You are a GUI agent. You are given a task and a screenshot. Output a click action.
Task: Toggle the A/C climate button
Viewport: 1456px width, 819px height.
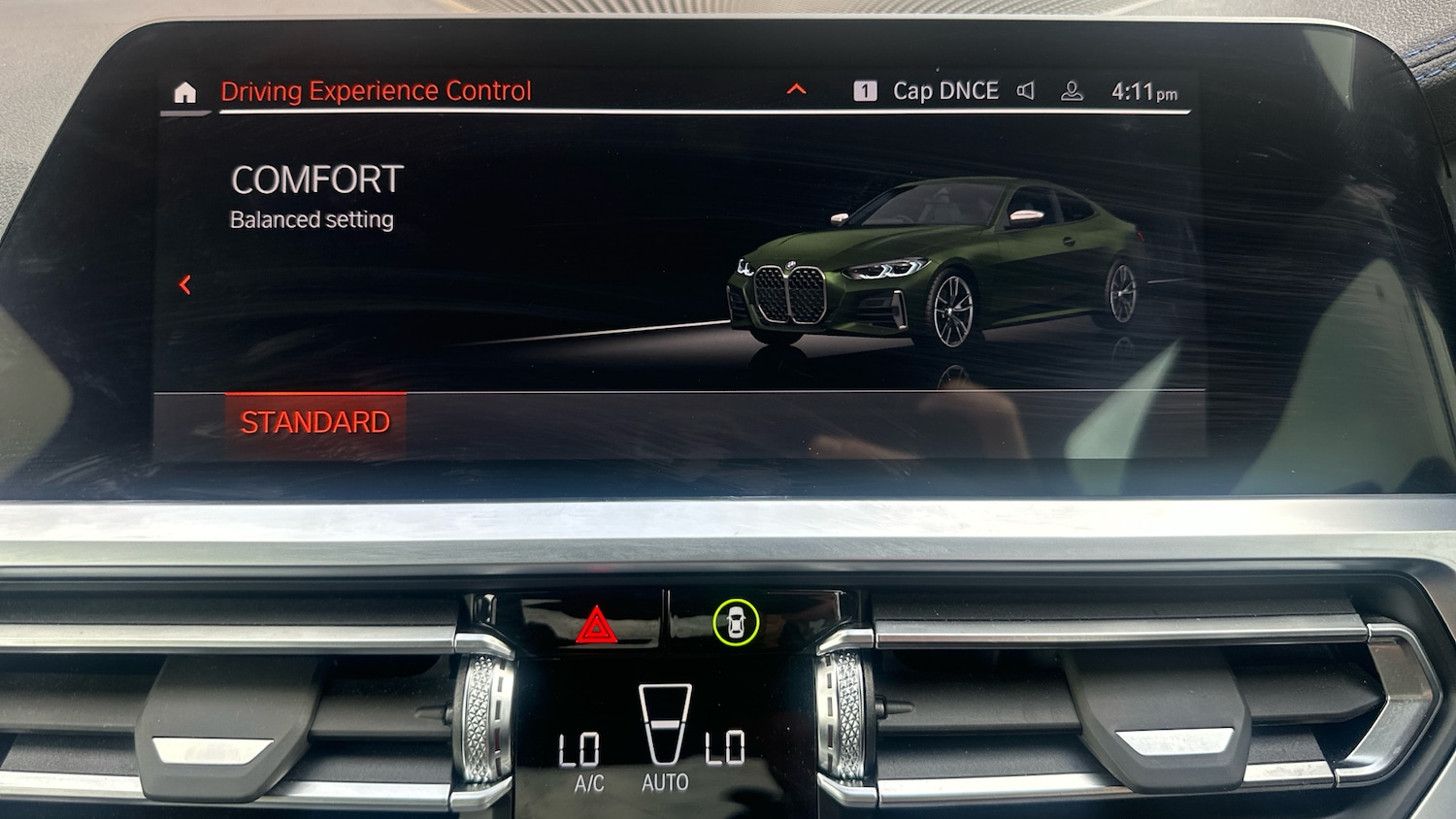pyautogui.click(x=588, y=783)
